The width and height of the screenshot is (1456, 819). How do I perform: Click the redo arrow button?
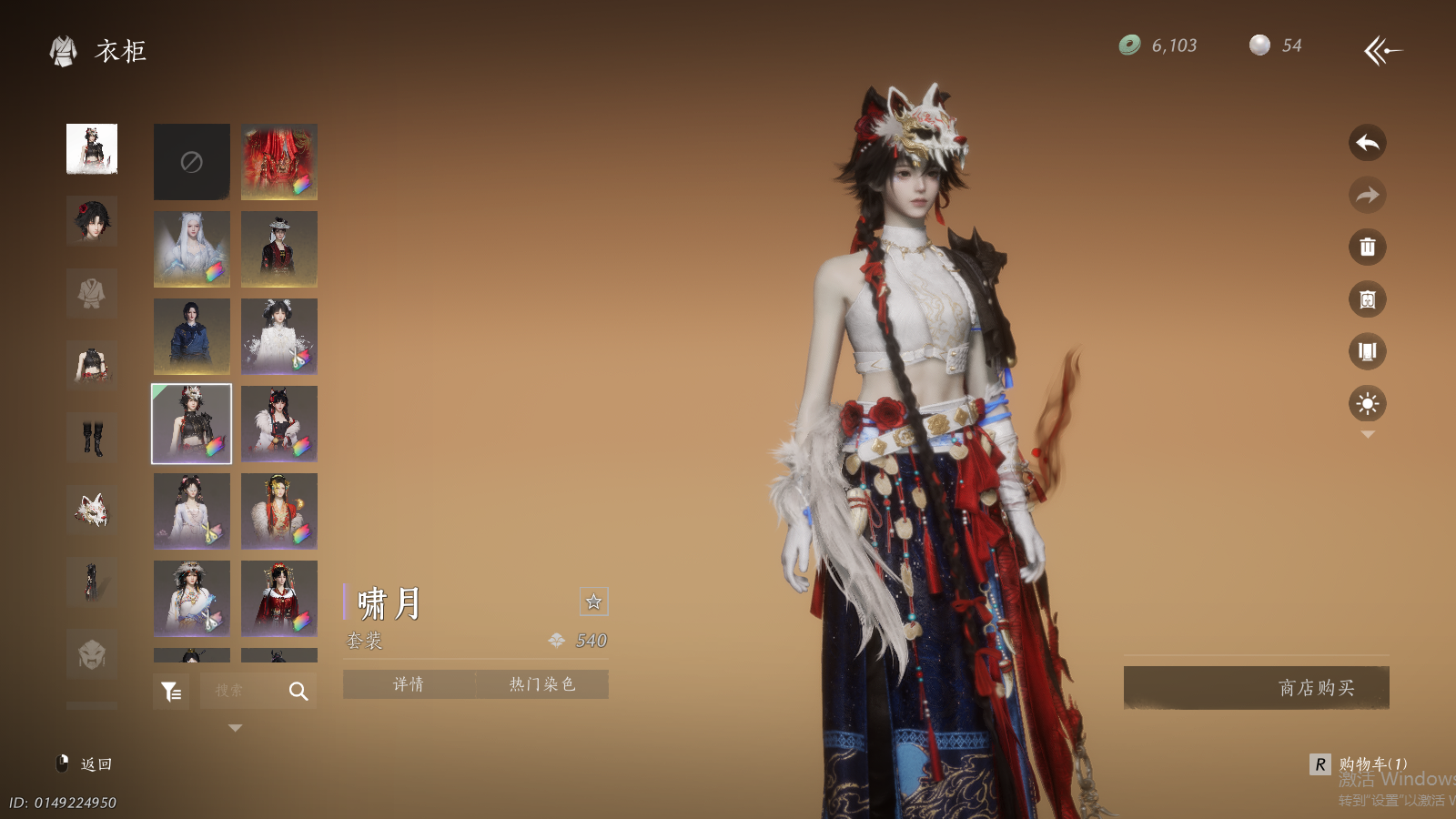click(x=1367, y=195)
